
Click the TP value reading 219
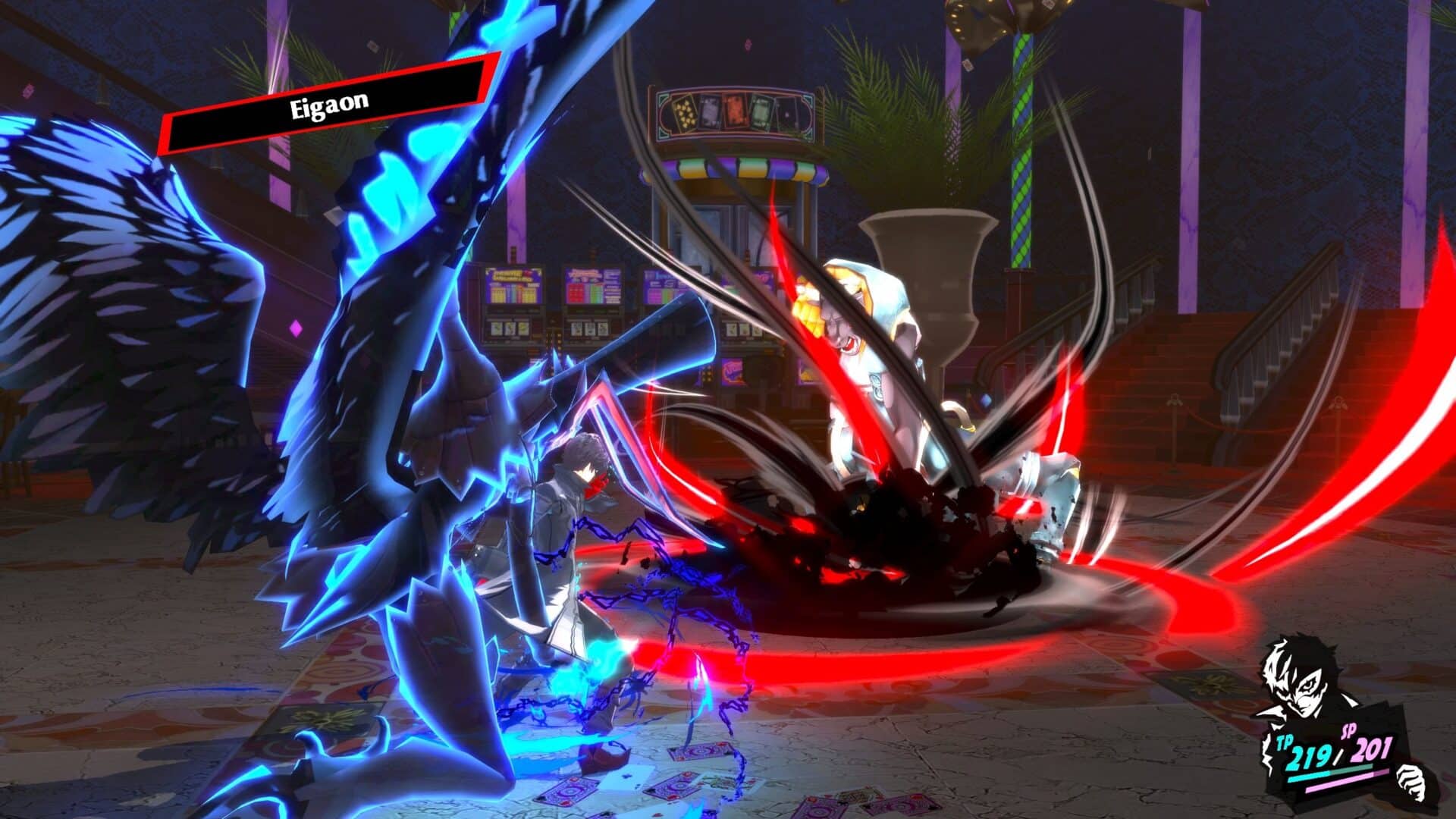coord(1310,755)
